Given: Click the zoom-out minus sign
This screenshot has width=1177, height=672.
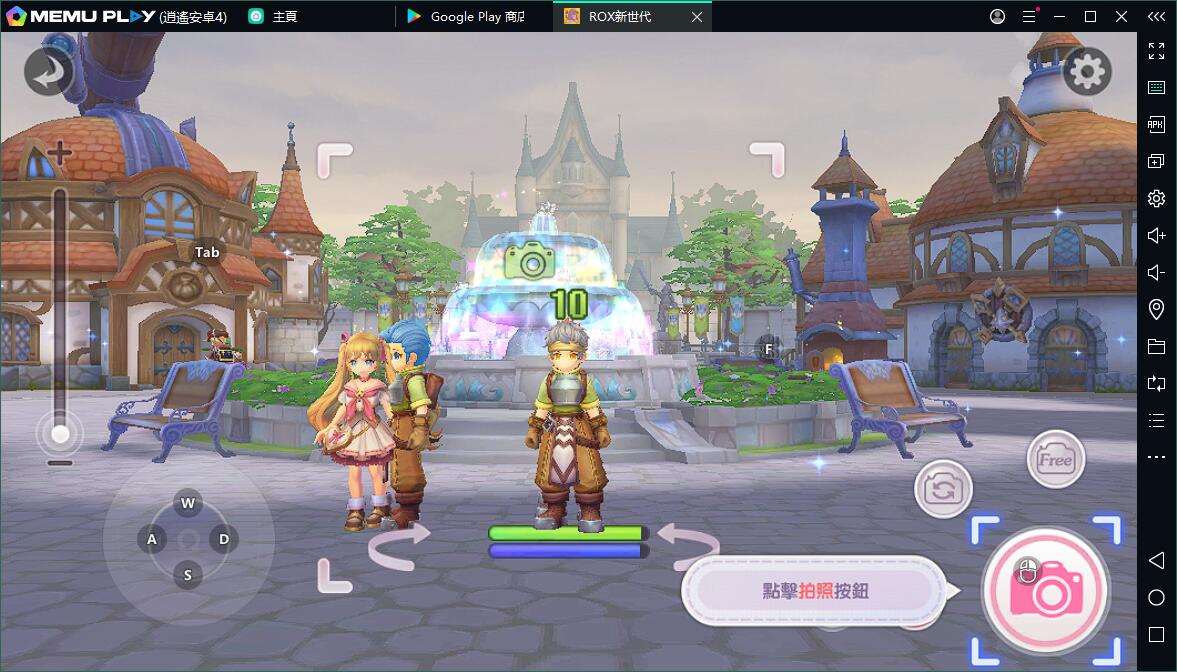Looking at the screenshot, I should coord(60,463).
